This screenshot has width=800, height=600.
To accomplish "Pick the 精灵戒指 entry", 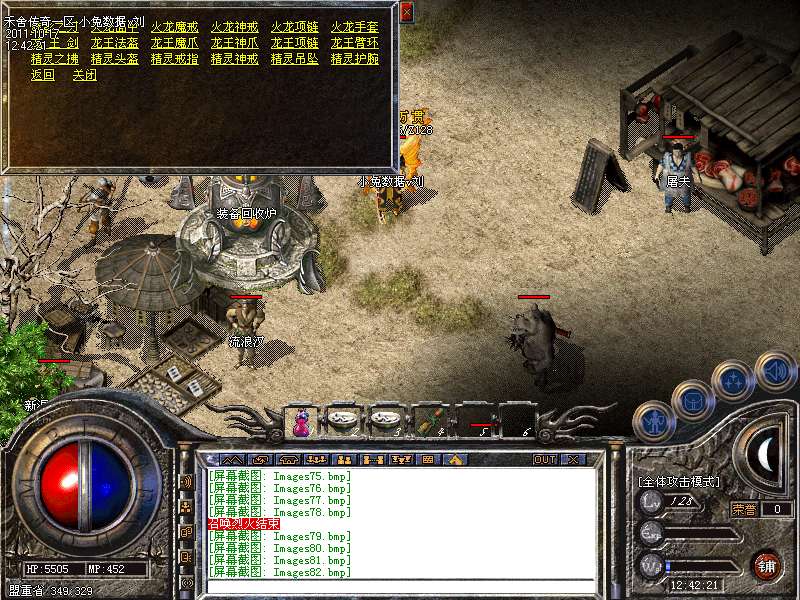I will pos(174,59).
